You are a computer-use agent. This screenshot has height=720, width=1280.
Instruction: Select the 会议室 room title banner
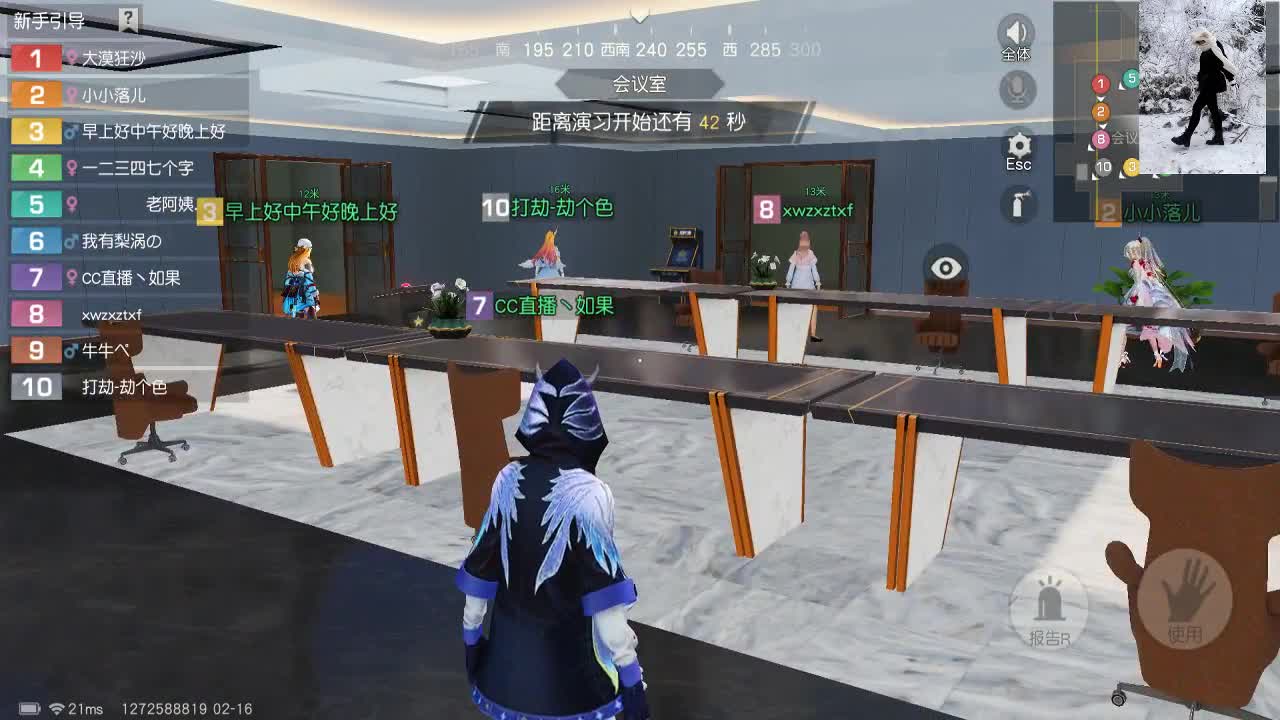pyautogui.click(x=640, y=84)
